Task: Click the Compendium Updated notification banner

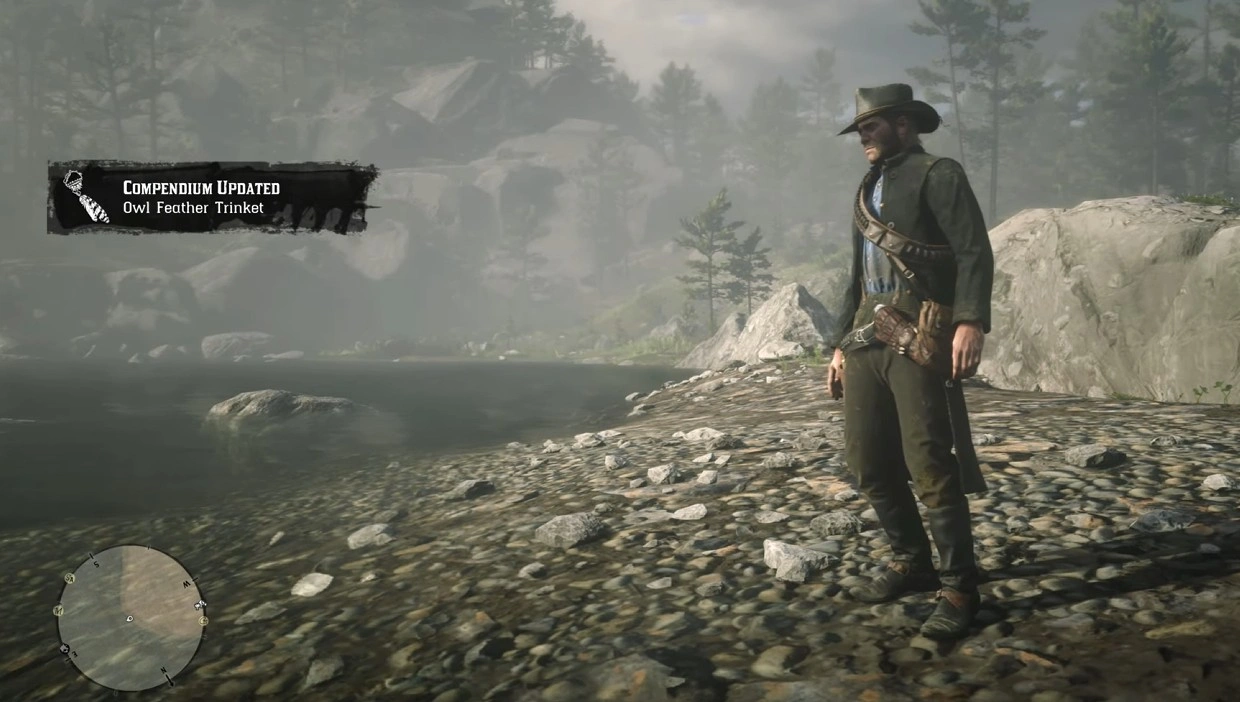Action: tap(212, 198)
